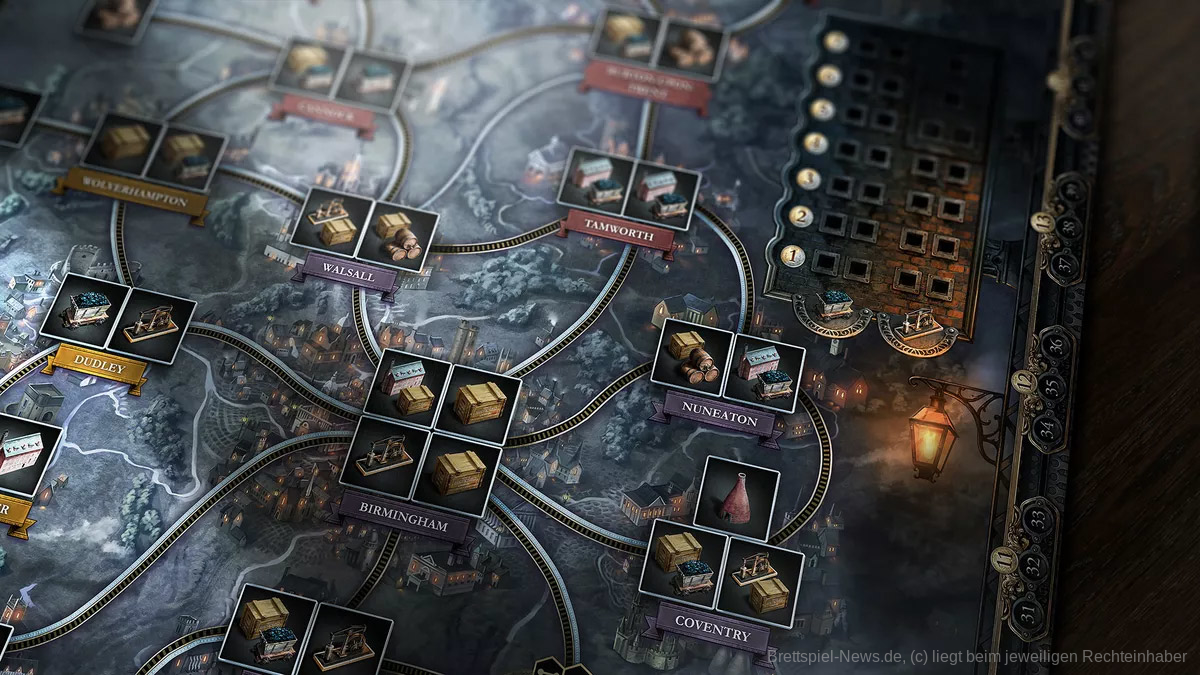Select the Coventry name banner
This screenshot has width=1200, height=675.
pos(712,632)
